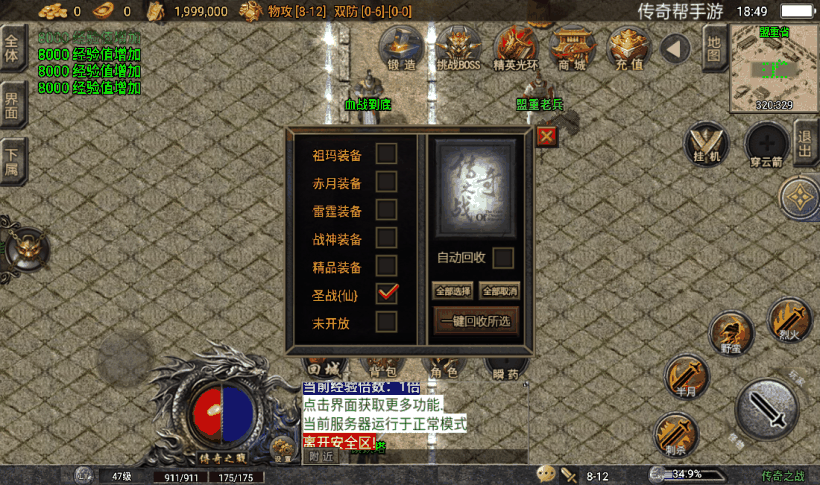Uncheck the 圣战(仙) checkbox

[x=386, y=293]
